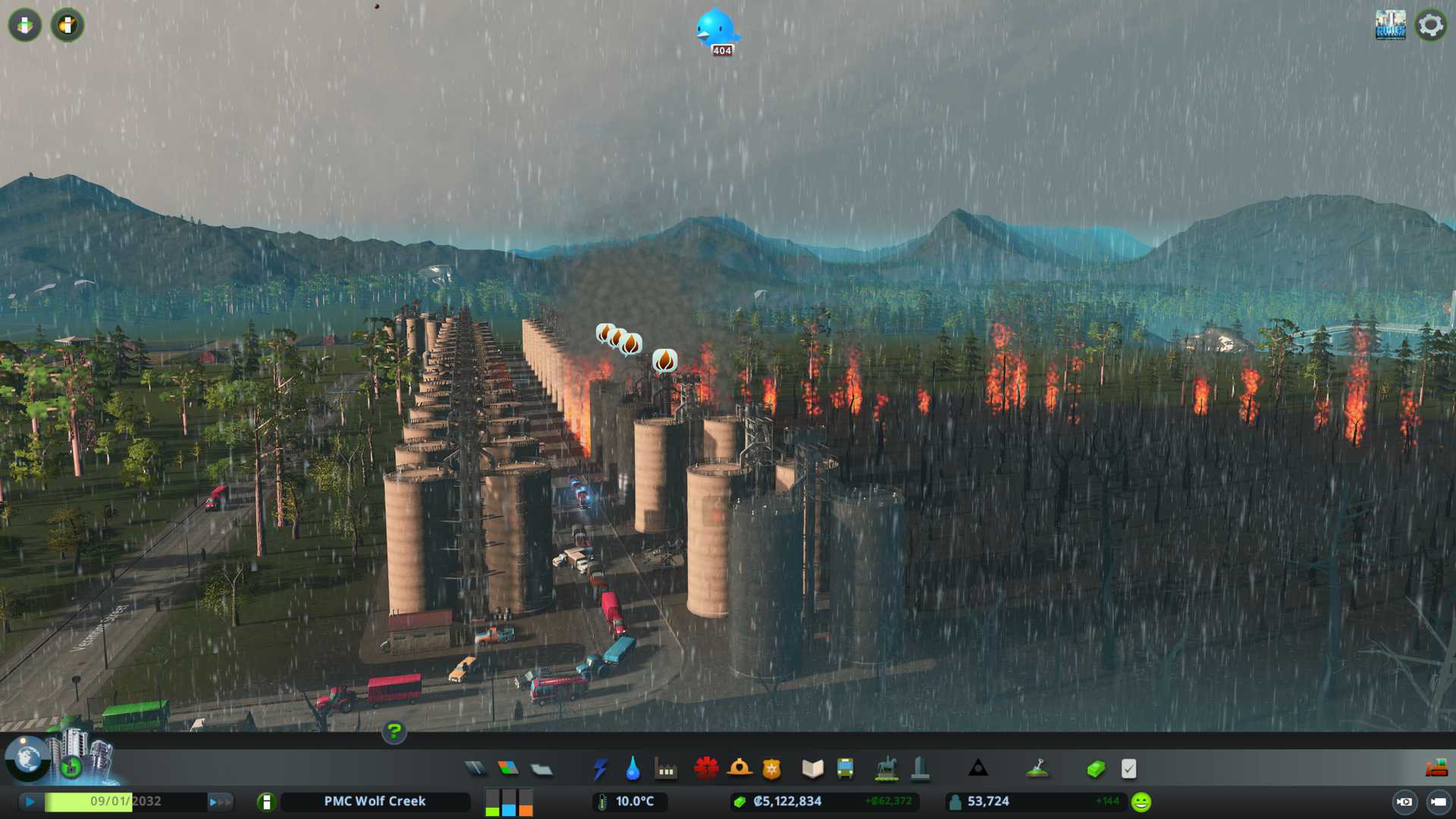Viewport: 1456px width, 819px height.
Task: Open the Roads build menu
Action: (475, 769)
